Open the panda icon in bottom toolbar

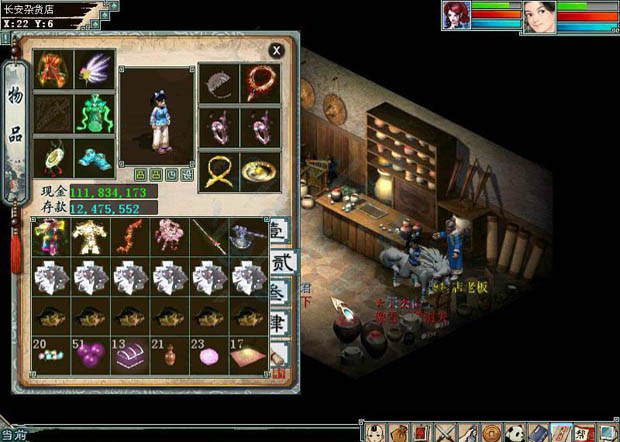point(516,432)
